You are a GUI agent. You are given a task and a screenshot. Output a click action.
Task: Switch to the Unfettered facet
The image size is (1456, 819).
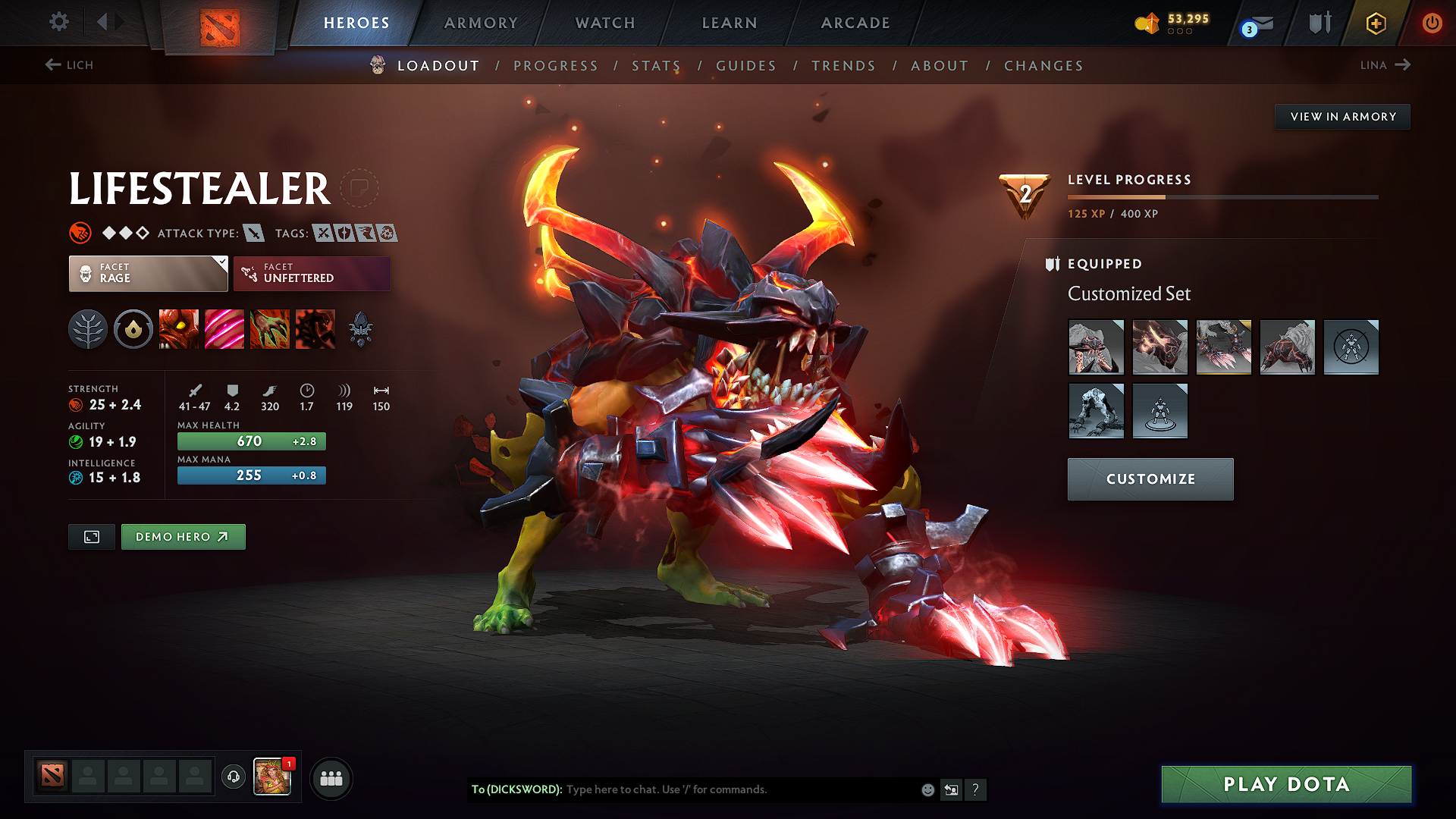pyautogui.click(x=312, y=273)
